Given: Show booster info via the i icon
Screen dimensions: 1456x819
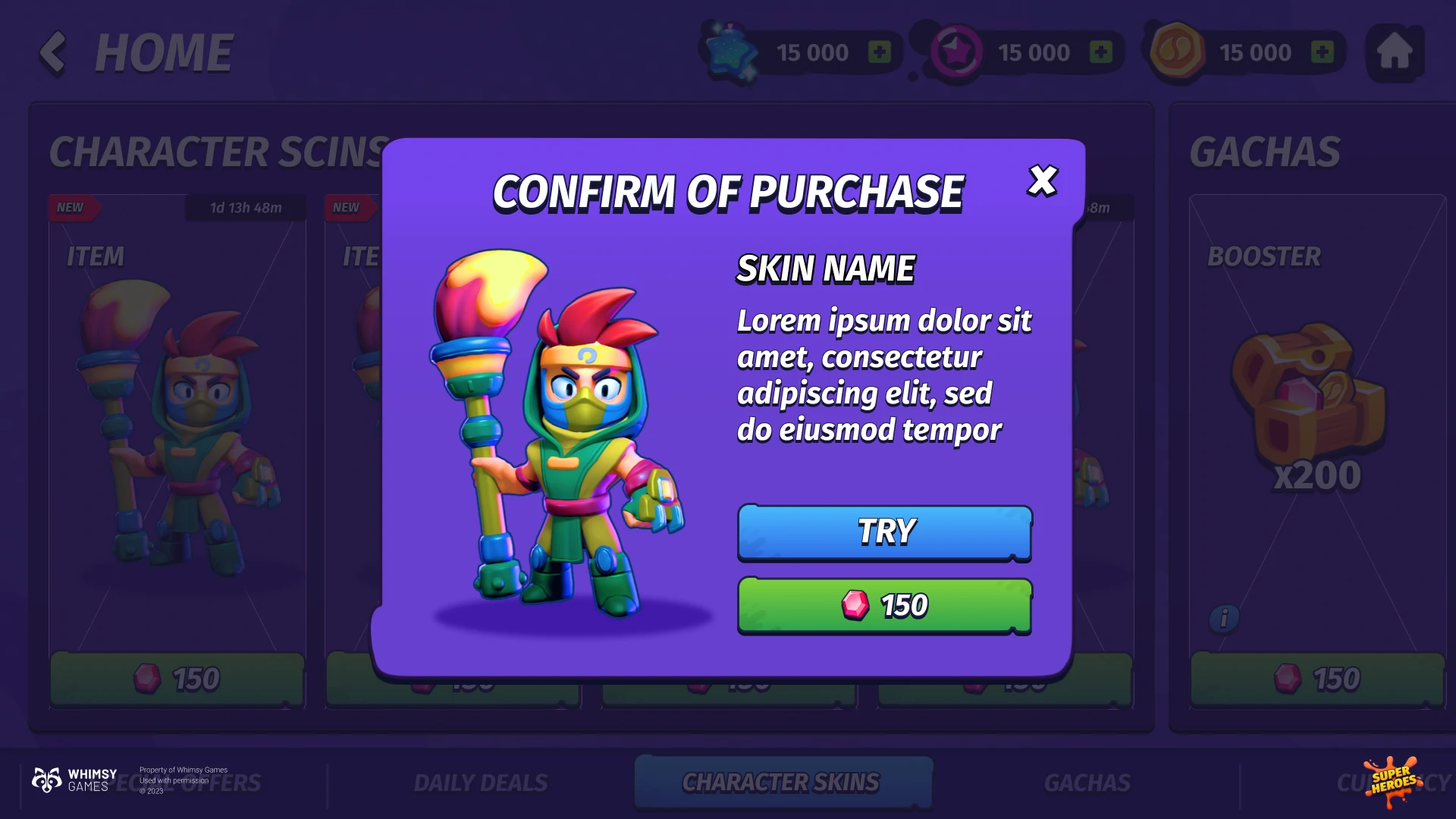Looking at the screenshot, I should point(1224,618).
